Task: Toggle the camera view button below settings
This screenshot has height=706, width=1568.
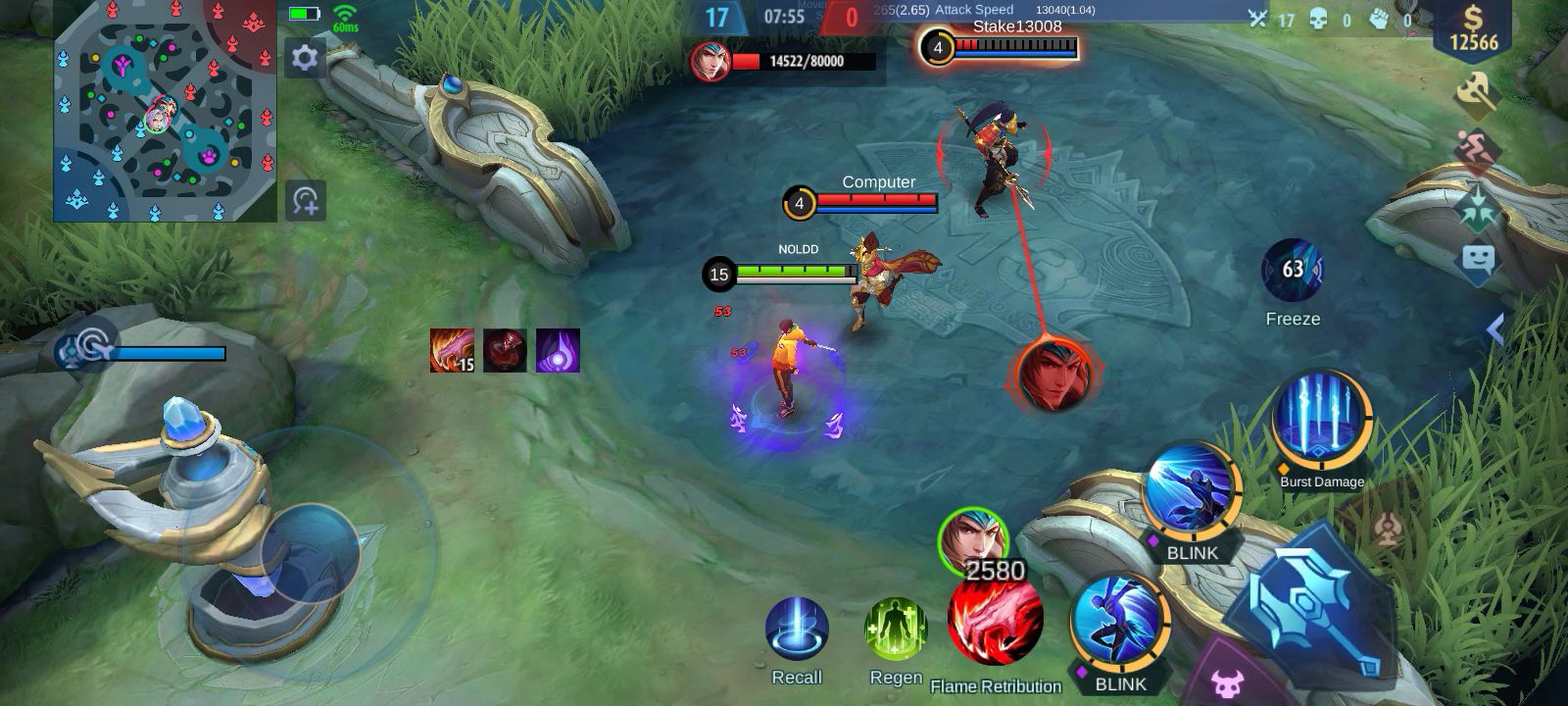Action: click(x=306, y=200)
